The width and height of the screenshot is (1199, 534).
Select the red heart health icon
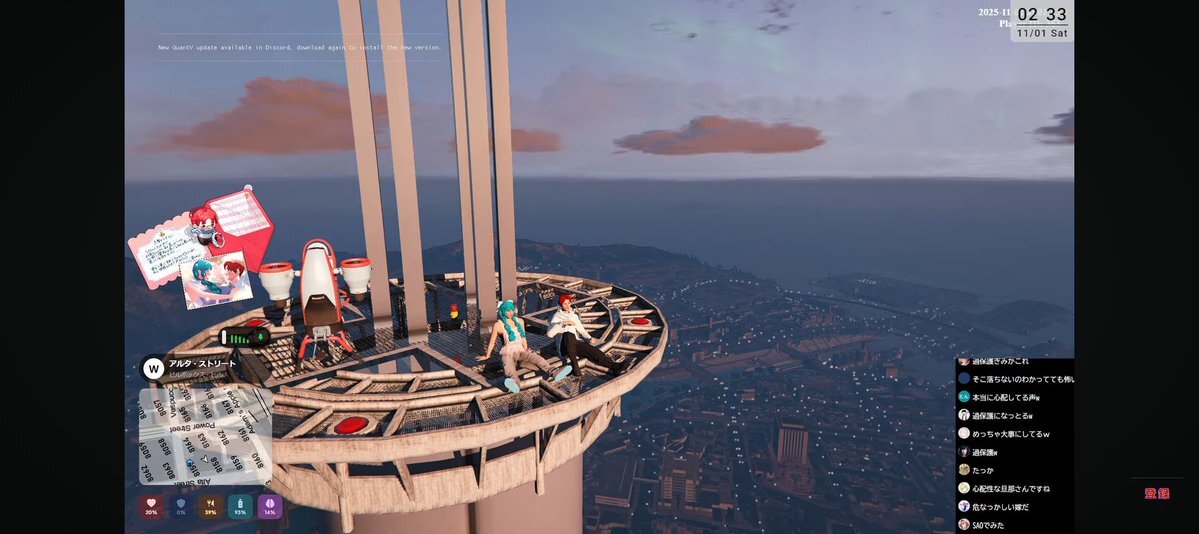(151, 506)
